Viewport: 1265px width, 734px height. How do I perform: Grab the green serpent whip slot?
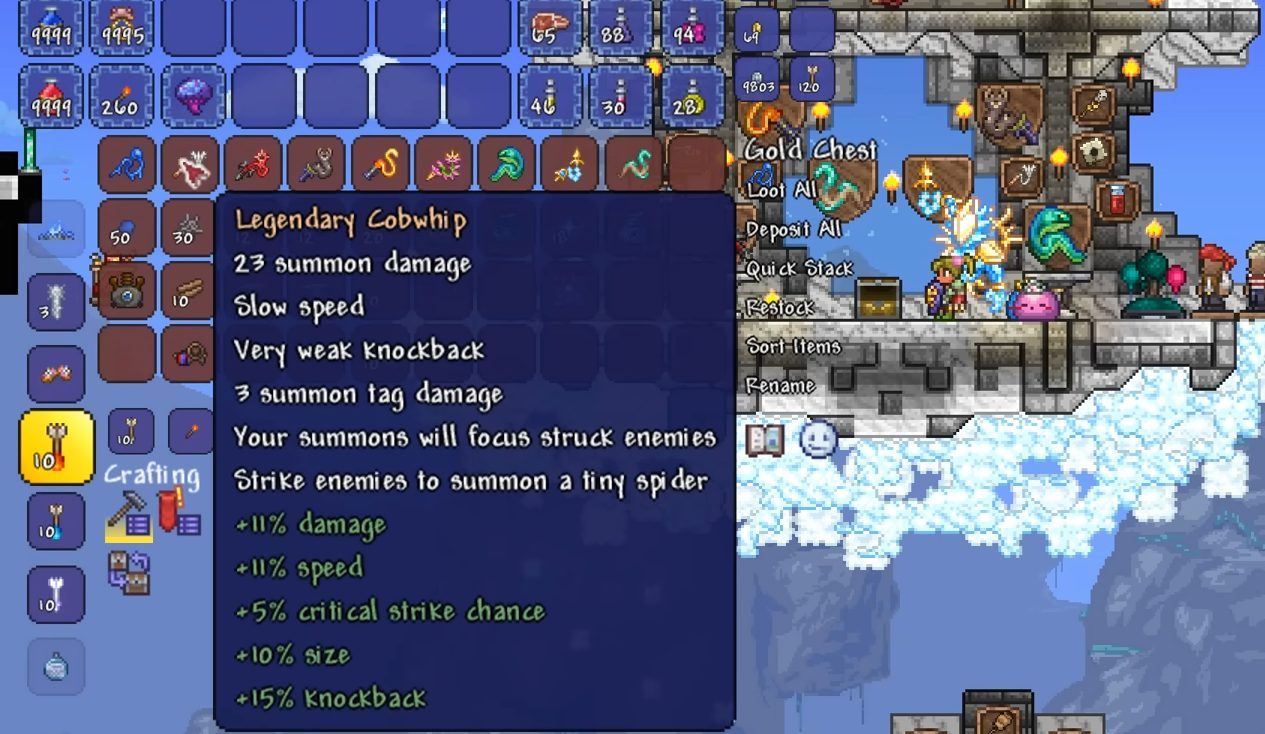(506, 165)
